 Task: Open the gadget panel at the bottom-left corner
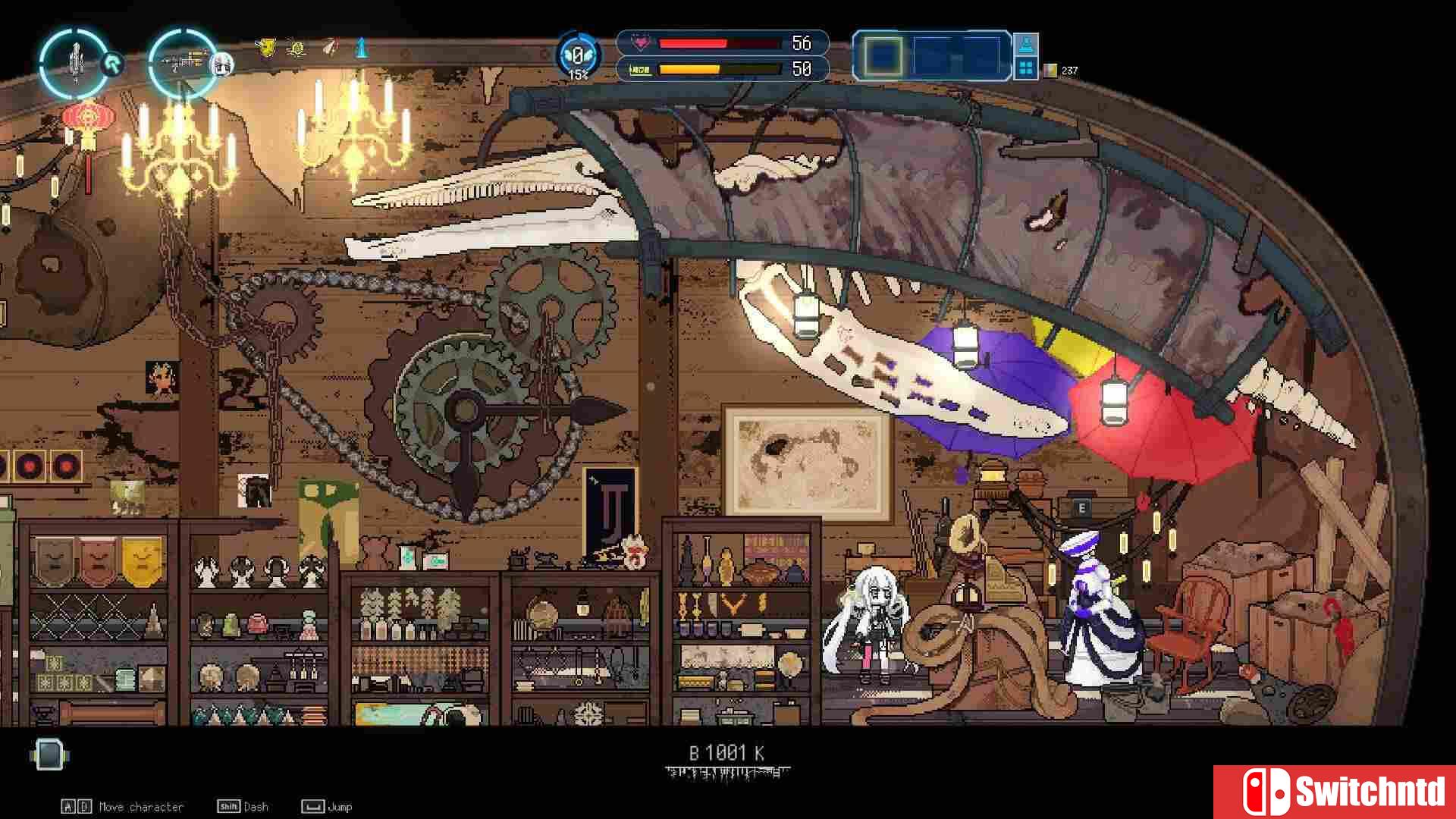click(x=49, y=755)
